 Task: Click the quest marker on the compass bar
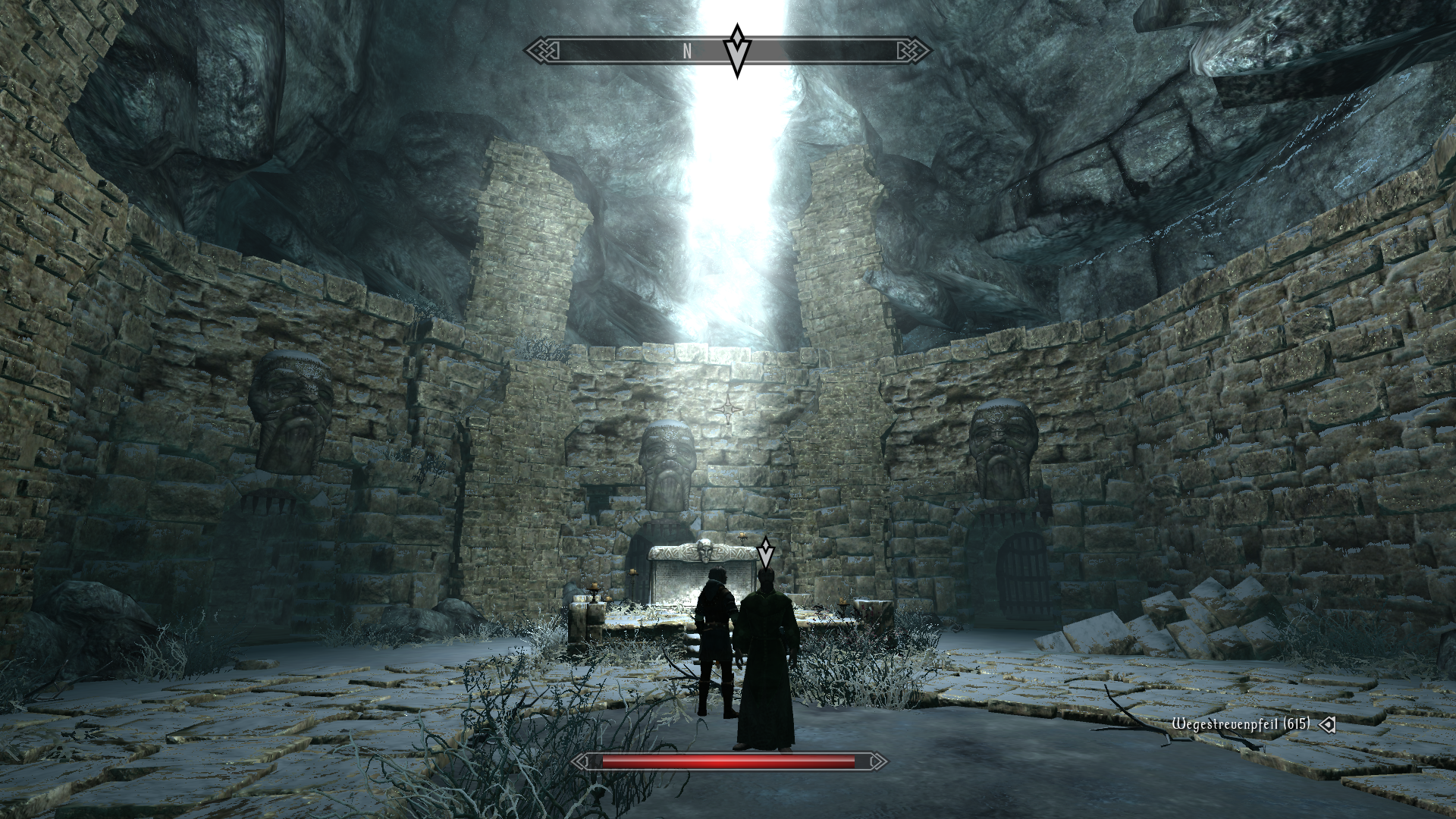(x=736, y=50)
